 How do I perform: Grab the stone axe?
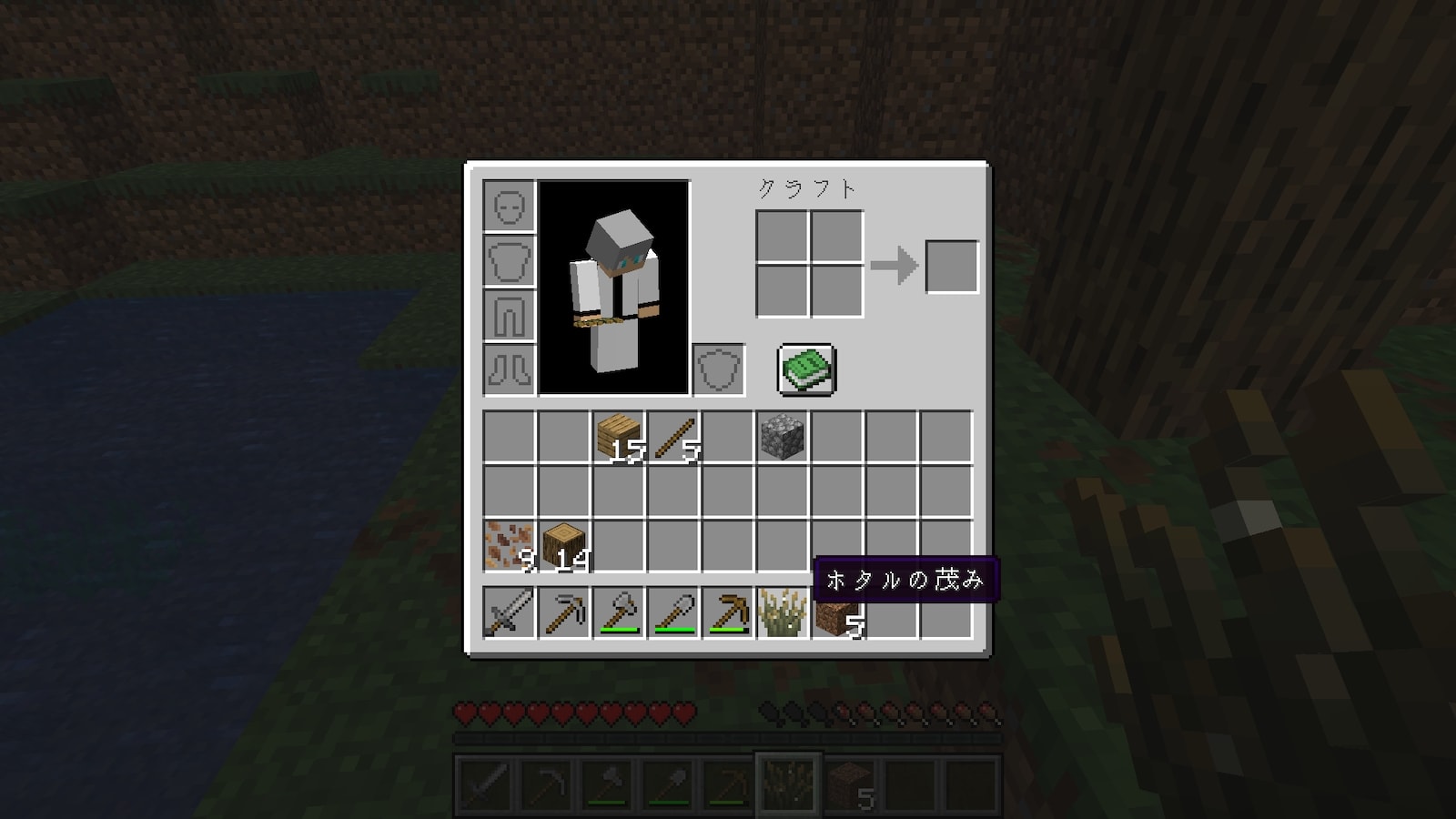tap(619, 612)
